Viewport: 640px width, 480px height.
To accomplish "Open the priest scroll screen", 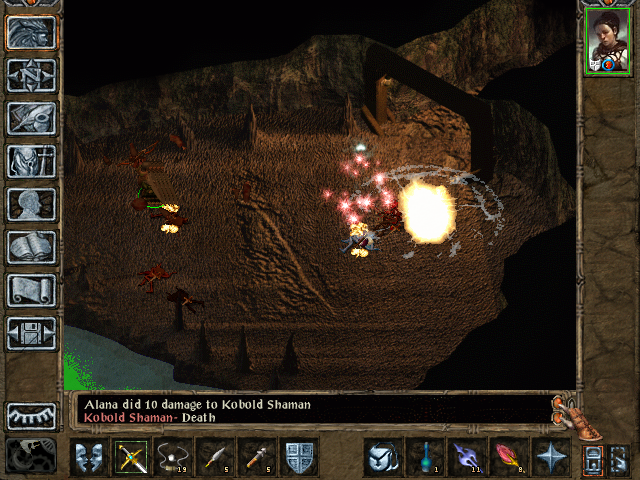I will click(x=31, y=290).
